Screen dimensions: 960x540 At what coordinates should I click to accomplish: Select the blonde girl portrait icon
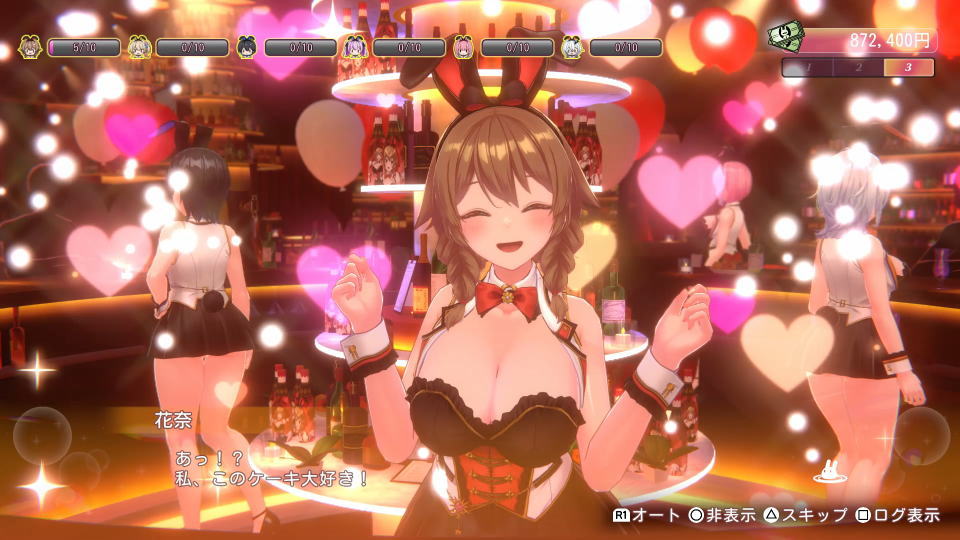click(x=139, y=47)
